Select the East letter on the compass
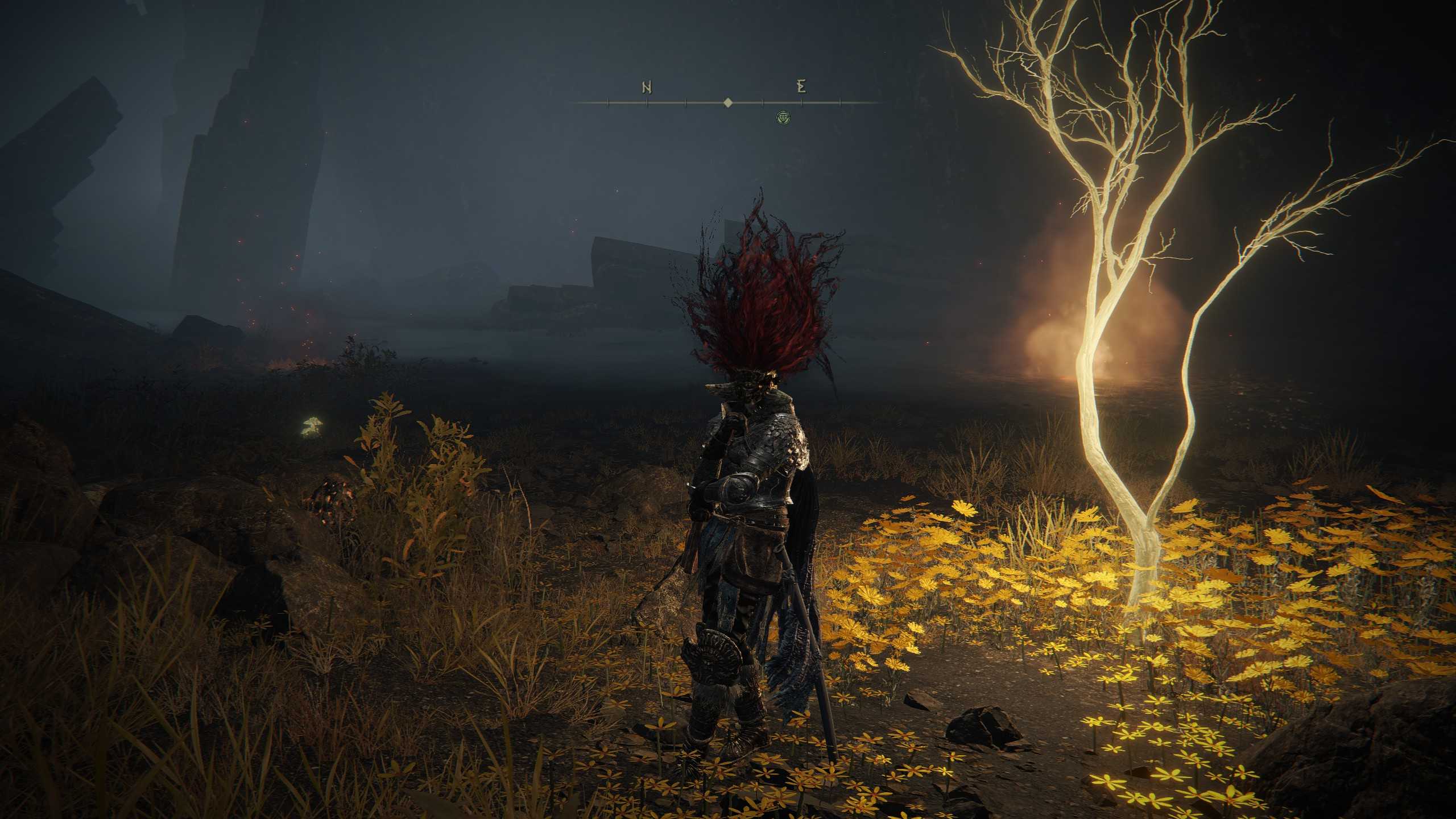Image resolution: width=1456 pixels, height=819 pixels. [802, 87]
